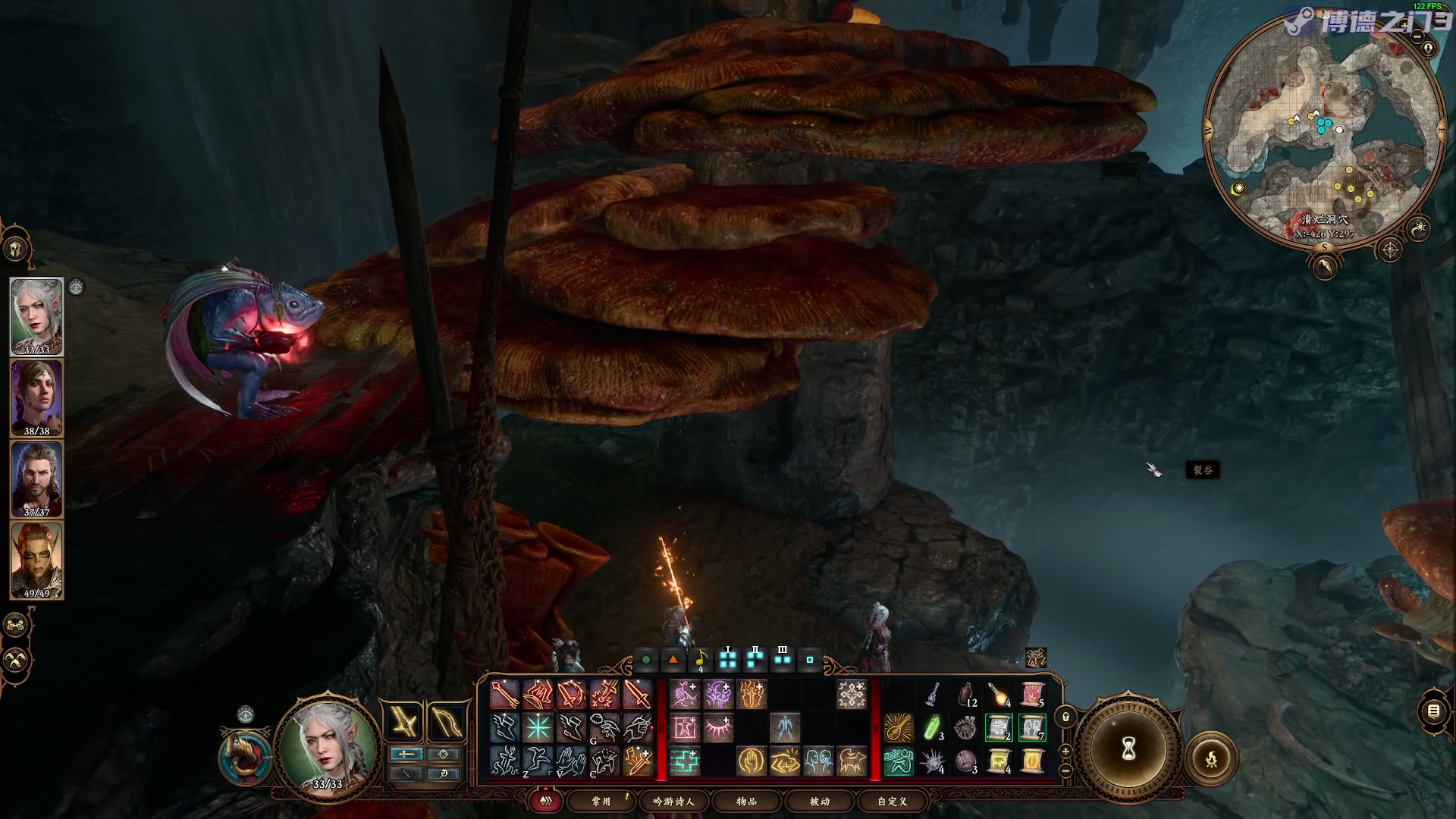Switch to the 常用 common tab
Viewport: 1456px width, 819px height.
[x=601, y=801]
